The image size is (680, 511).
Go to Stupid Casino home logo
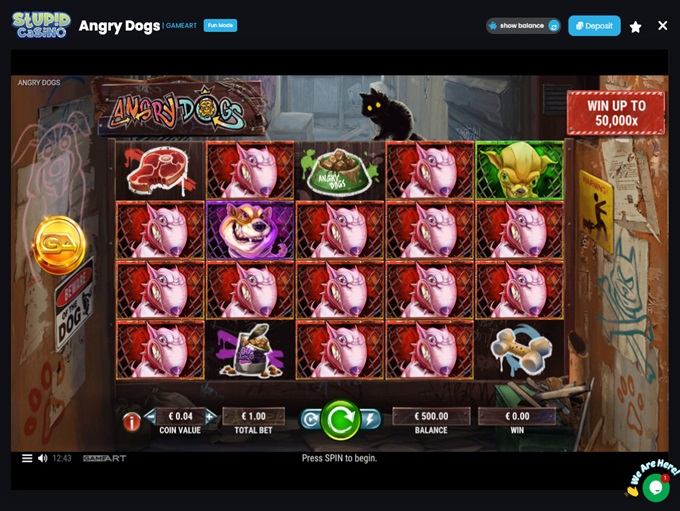coord(41,25)
